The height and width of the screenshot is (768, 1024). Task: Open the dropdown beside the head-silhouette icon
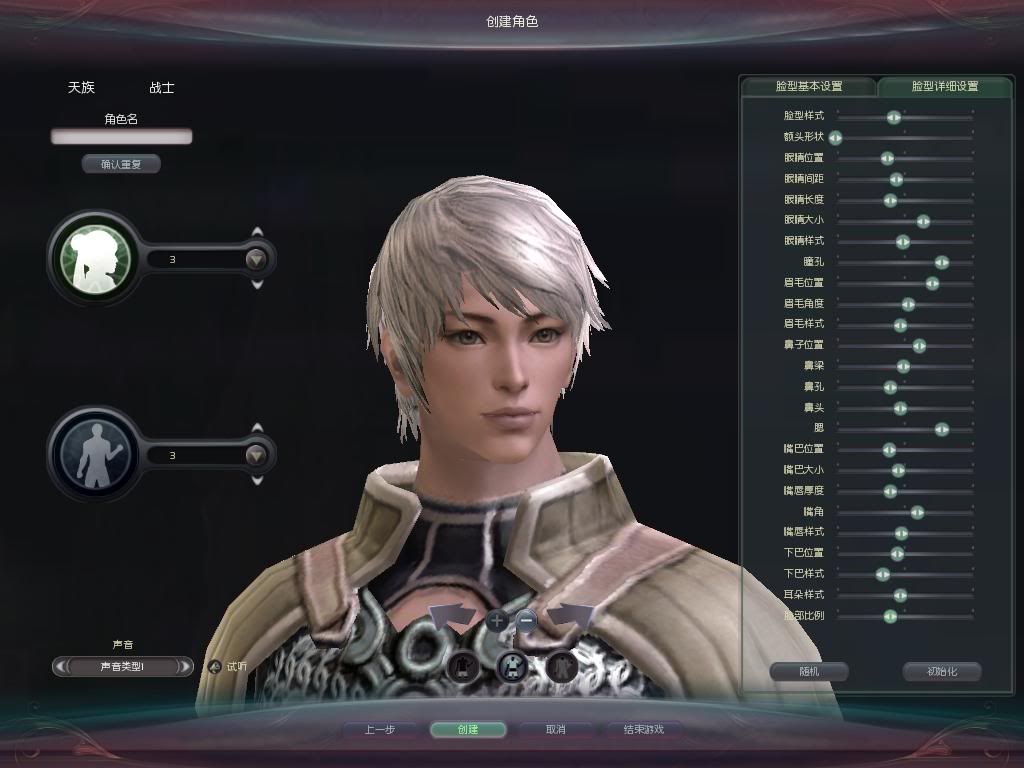pos(257,260)
